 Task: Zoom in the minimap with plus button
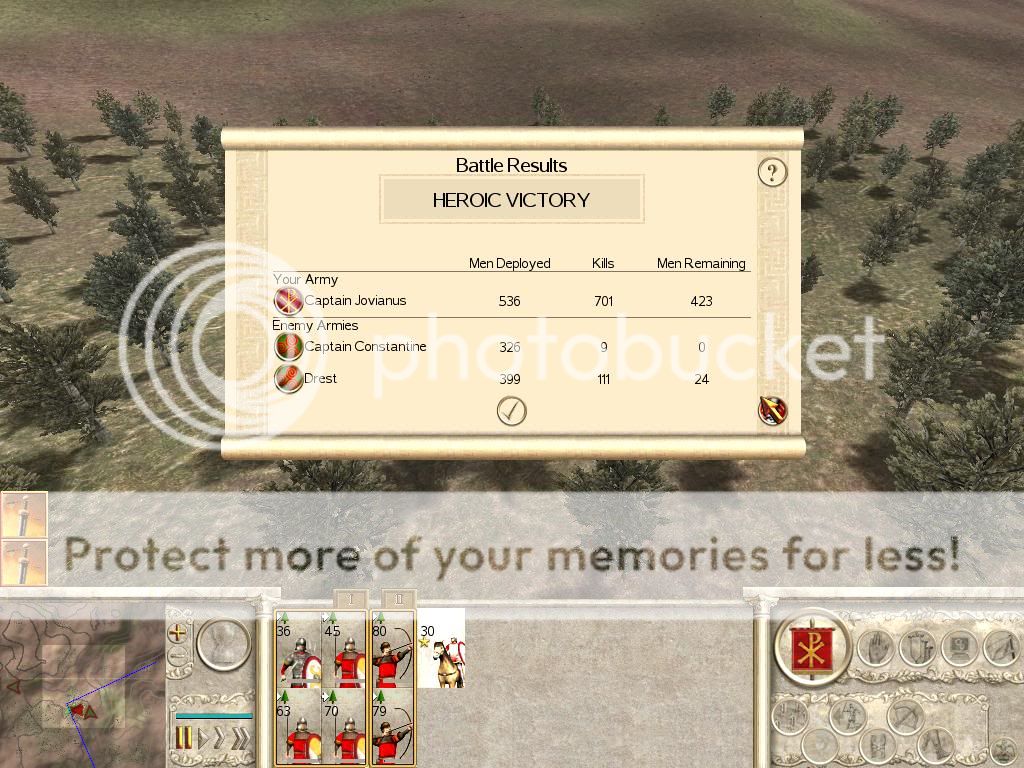tap(178, 633)
